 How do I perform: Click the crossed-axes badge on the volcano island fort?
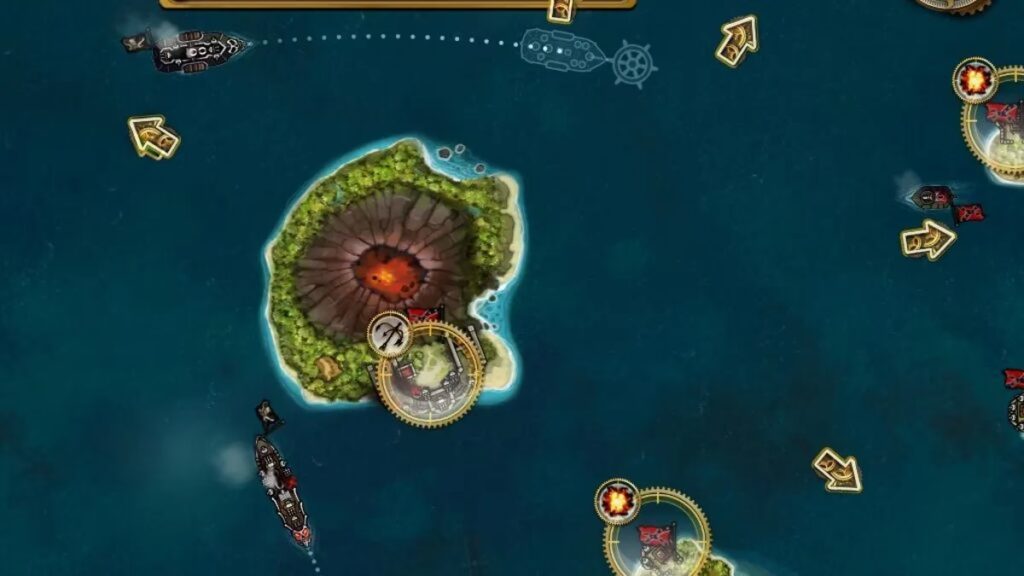[390, 335]
